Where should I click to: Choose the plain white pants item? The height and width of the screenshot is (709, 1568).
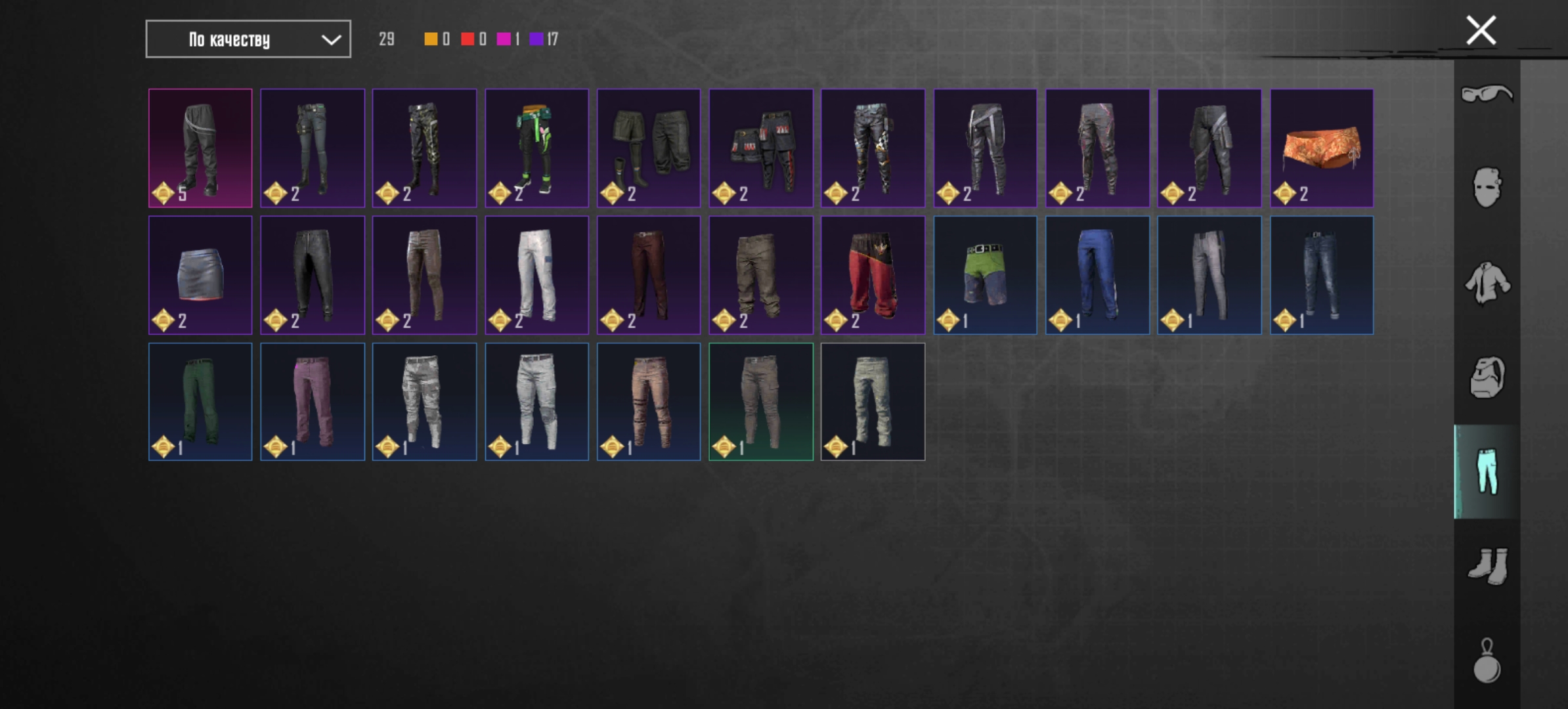(536, 275)
